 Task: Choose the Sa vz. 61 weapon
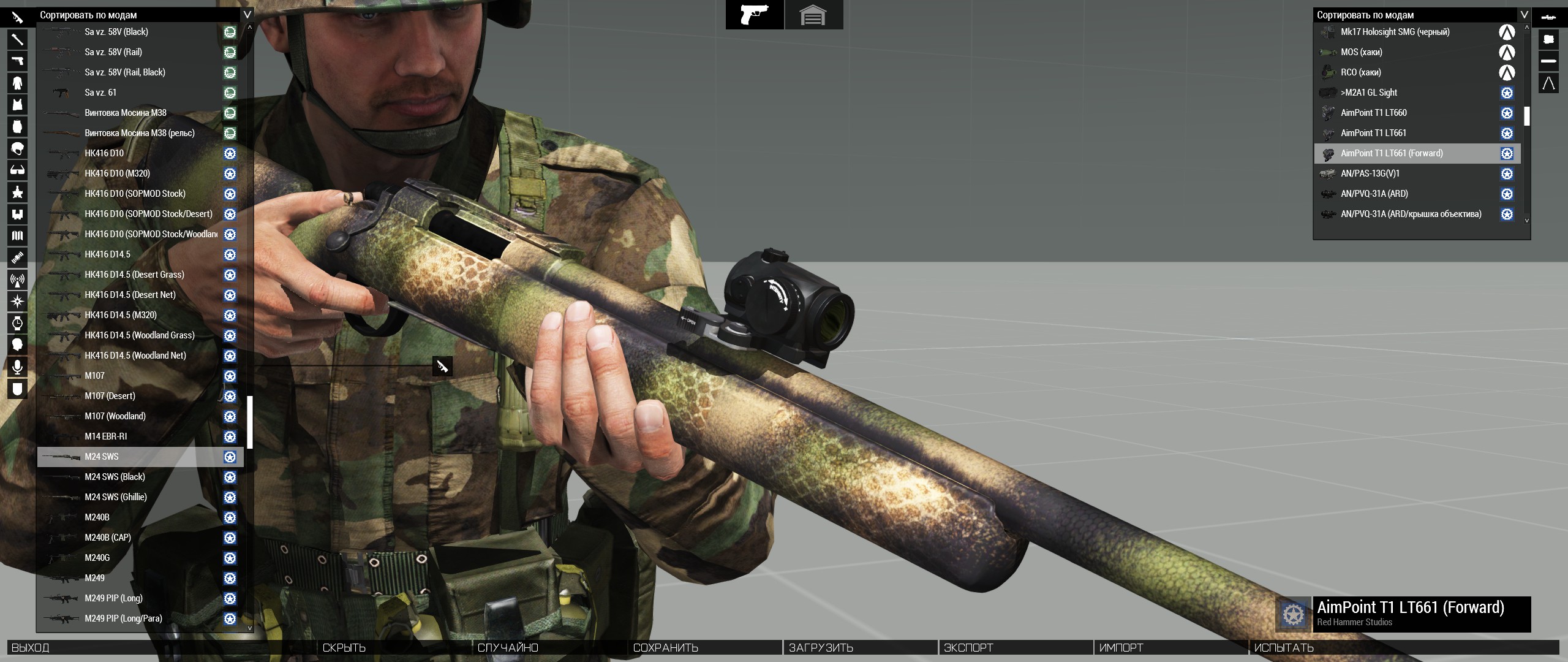(x=100, y=93)
